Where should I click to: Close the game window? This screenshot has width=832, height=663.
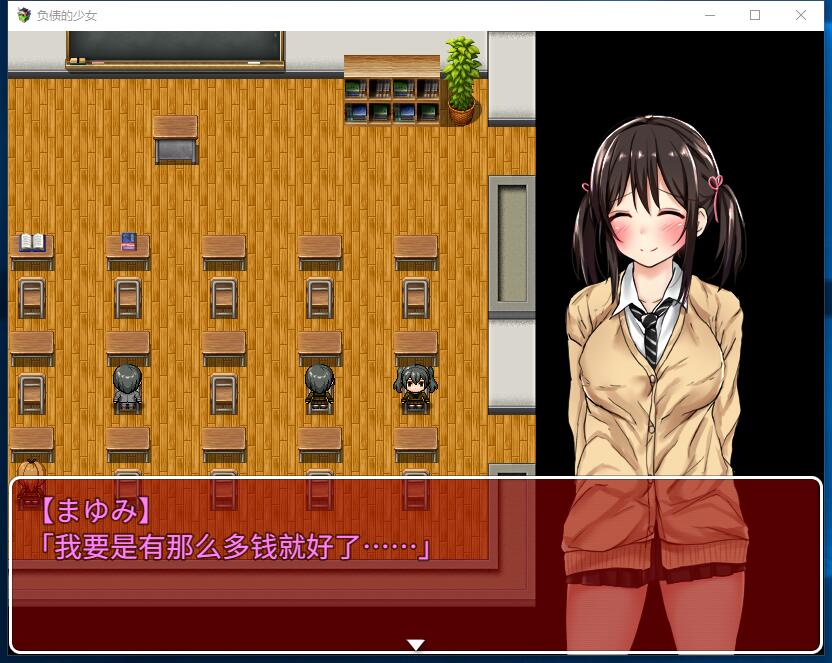coord(801,15)
